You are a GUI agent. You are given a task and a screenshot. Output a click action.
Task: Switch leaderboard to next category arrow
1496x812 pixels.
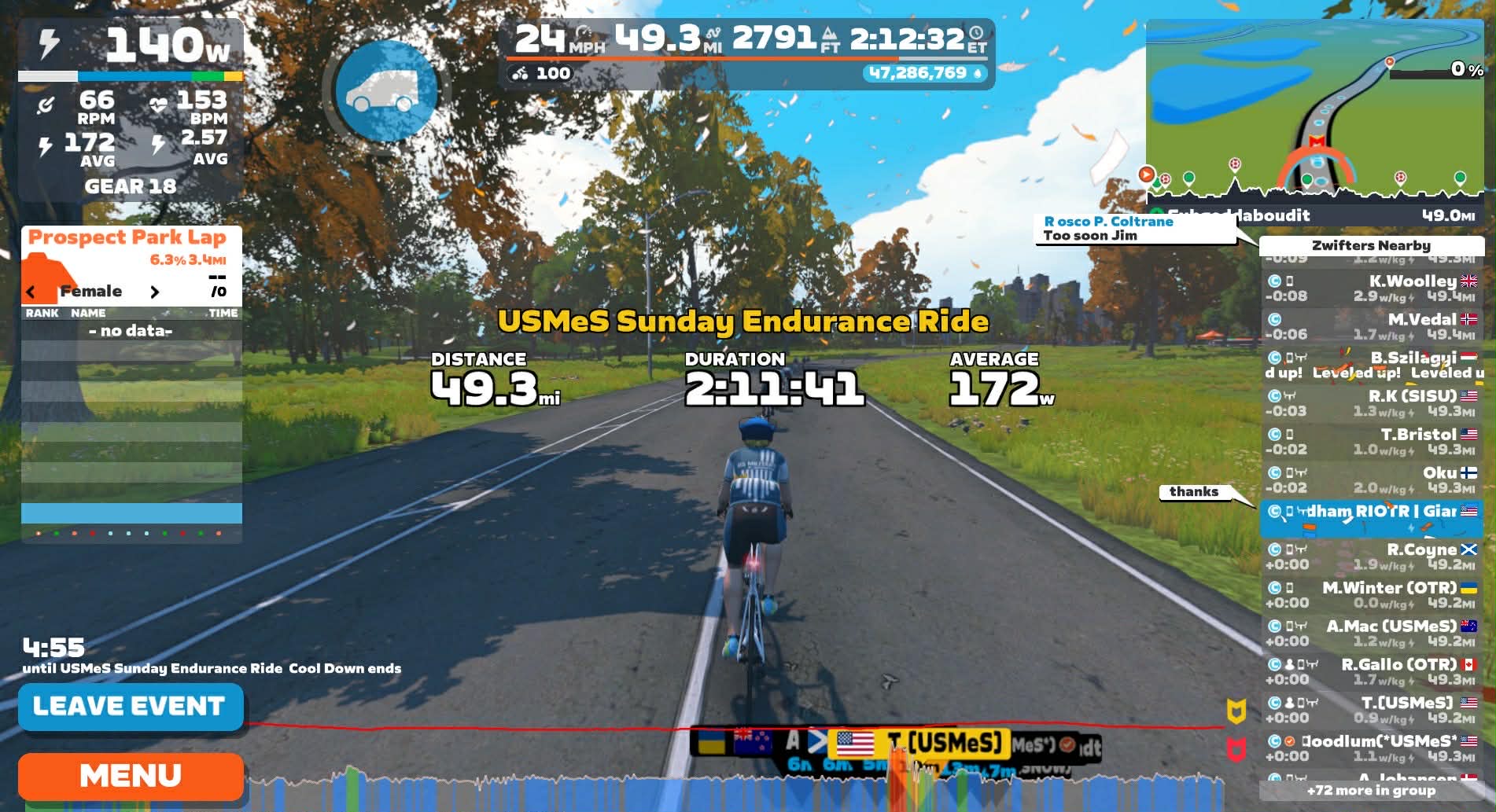coord(154,292)
